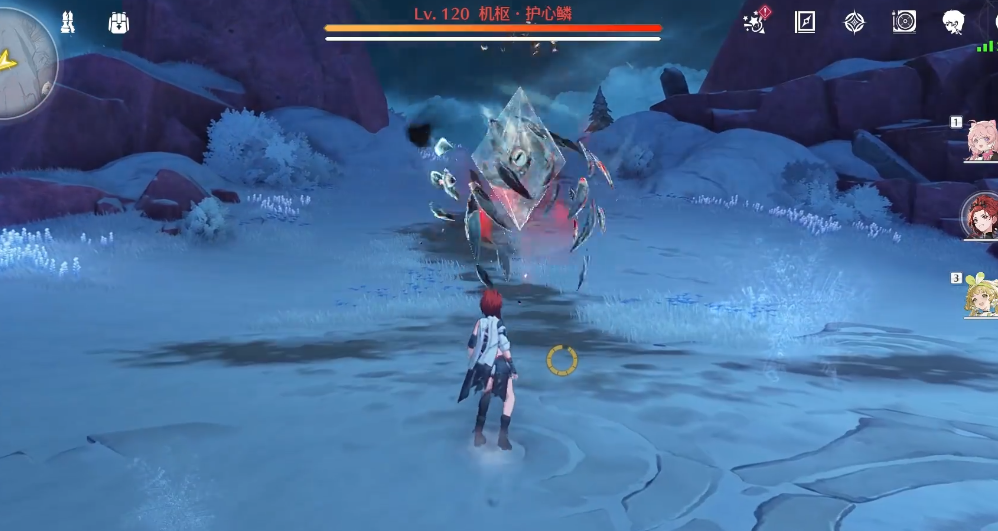Open the backpack inventory icon

coord(118,23)
